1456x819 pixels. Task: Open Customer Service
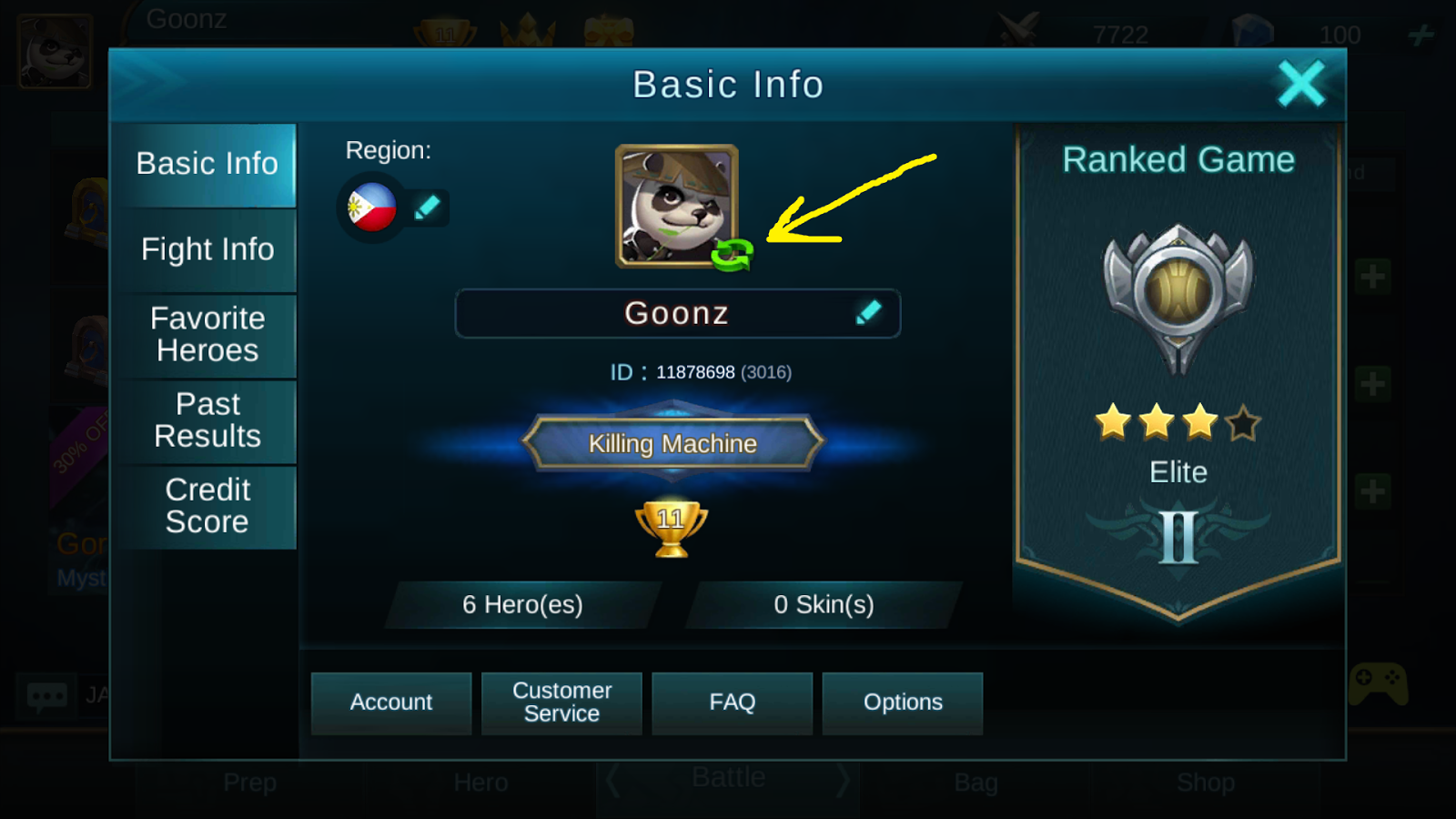(561, 703)
